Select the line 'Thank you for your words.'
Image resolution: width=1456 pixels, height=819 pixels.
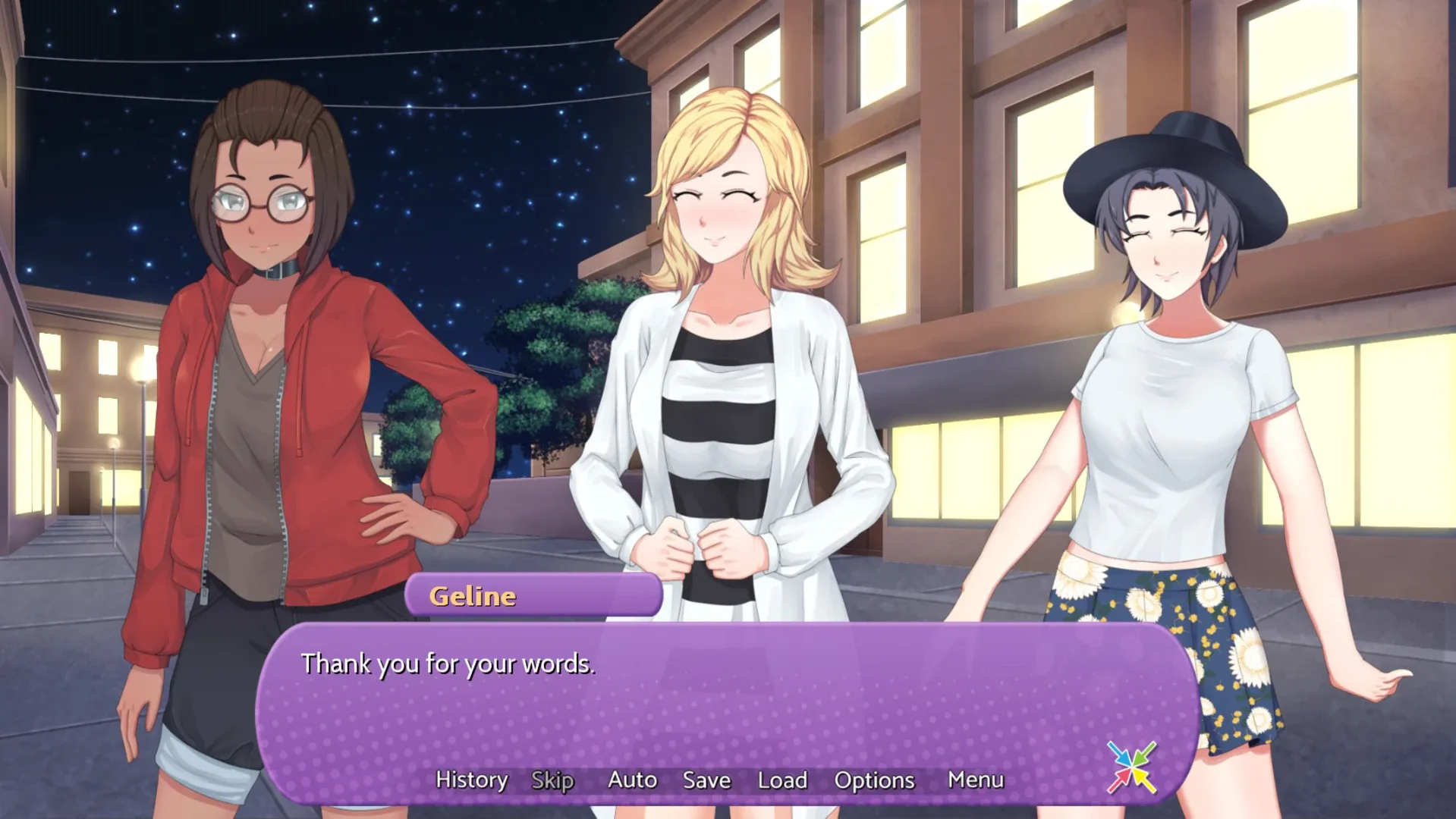tap(449, 663)
